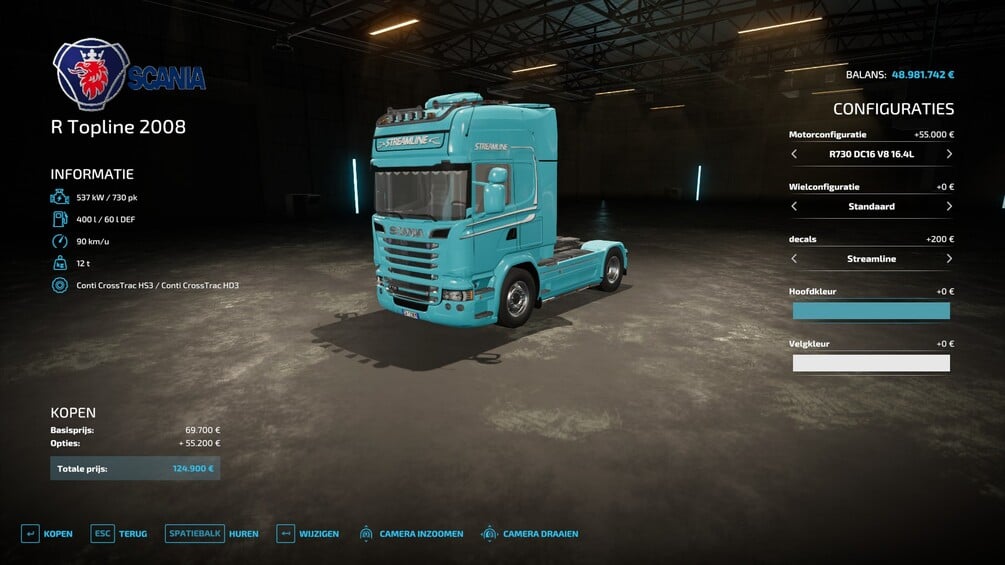Choose previous wheel configuration arrow
Viewport: 1005px width, 565px height.
point(794,207)
